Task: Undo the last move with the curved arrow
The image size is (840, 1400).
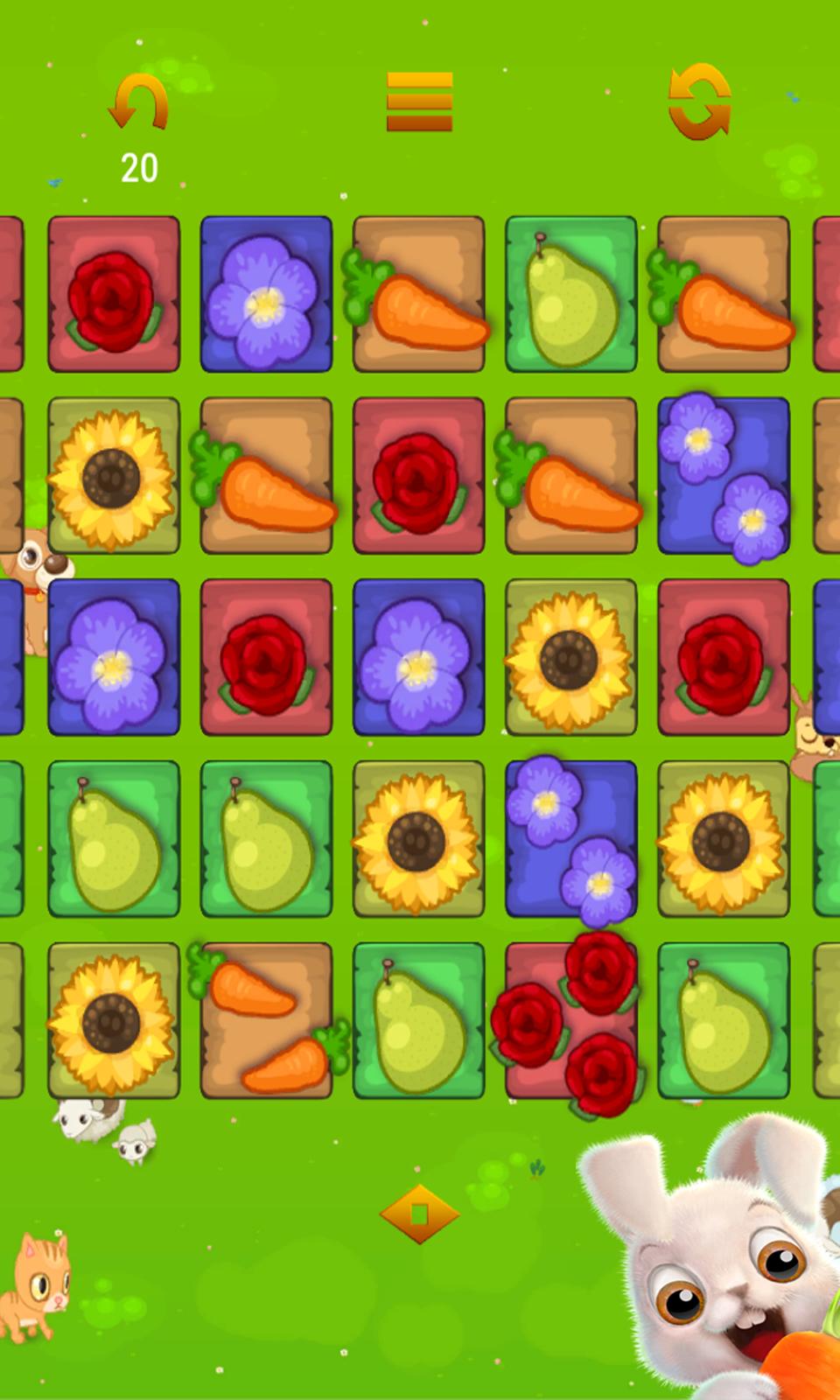Action: [139, 103]
